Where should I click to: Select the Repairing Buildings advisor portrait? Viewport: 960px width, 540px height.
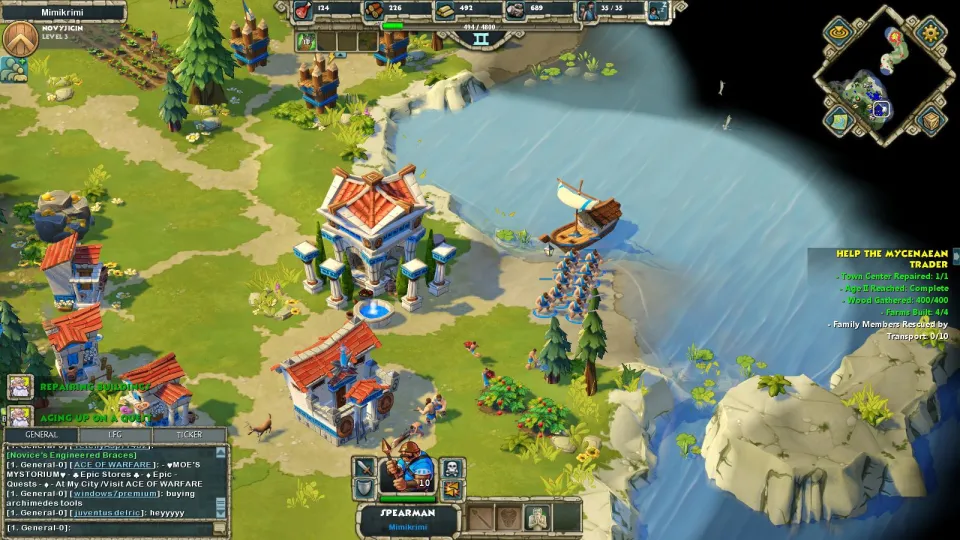pyautogui.click(x=20, y=386)
